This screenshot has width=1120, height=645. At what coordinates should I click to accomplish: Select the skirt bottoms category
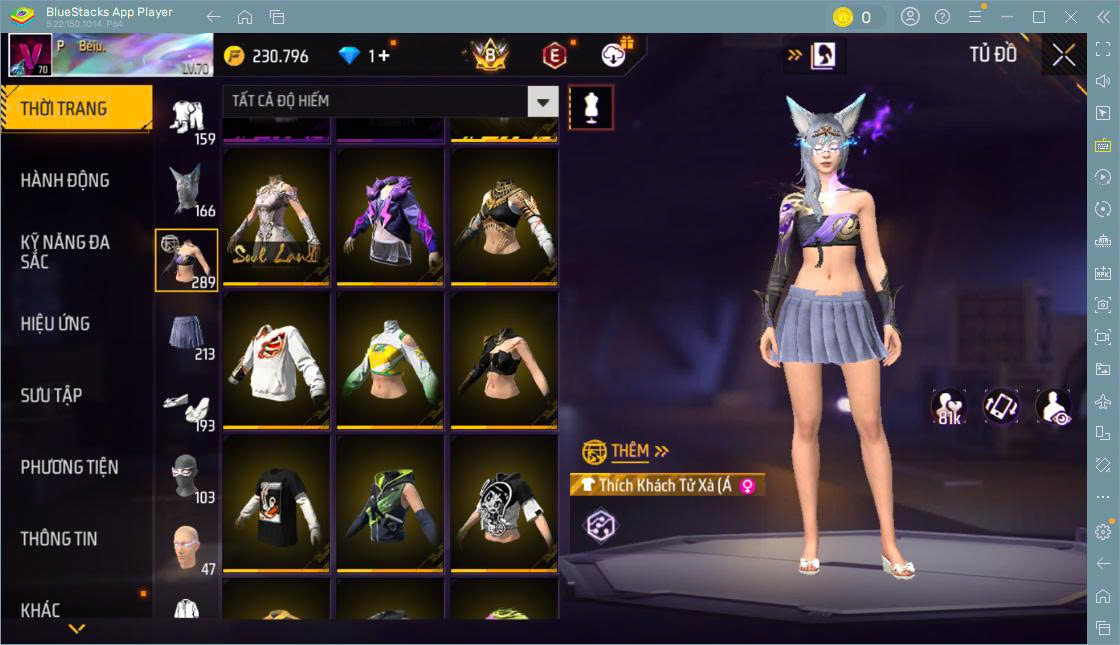coord(187,334)
